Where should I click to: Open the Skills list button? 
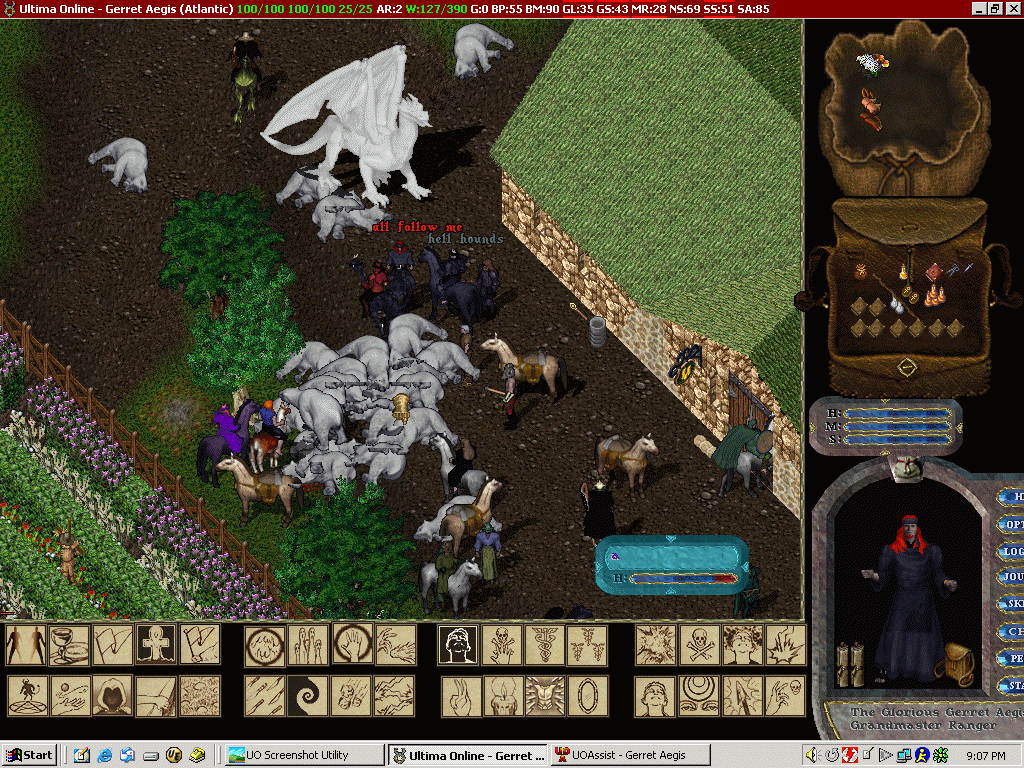tap(1012, 605)
